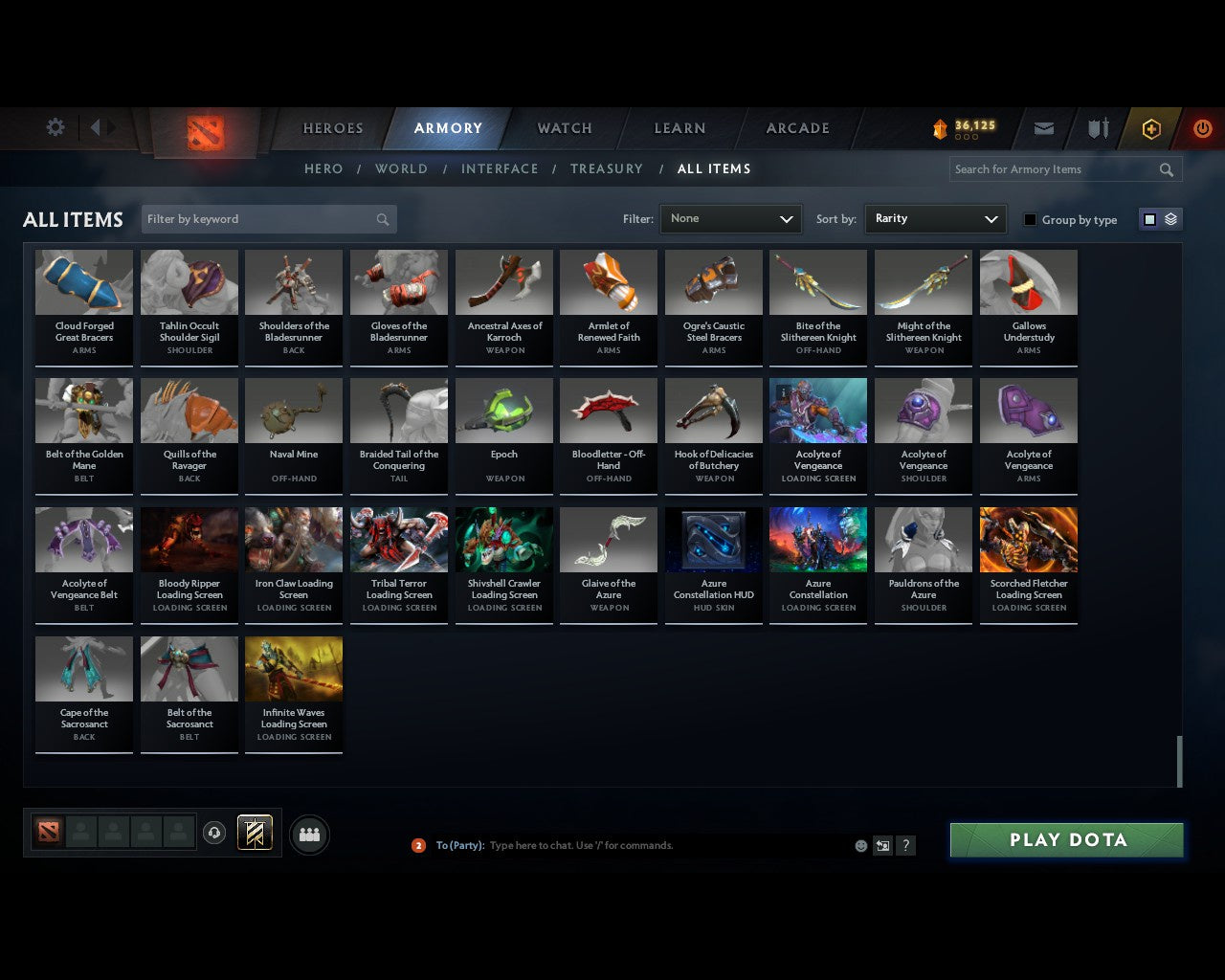Click the power button to quit
1225x980 pixels.
[x=1202, y=128]
